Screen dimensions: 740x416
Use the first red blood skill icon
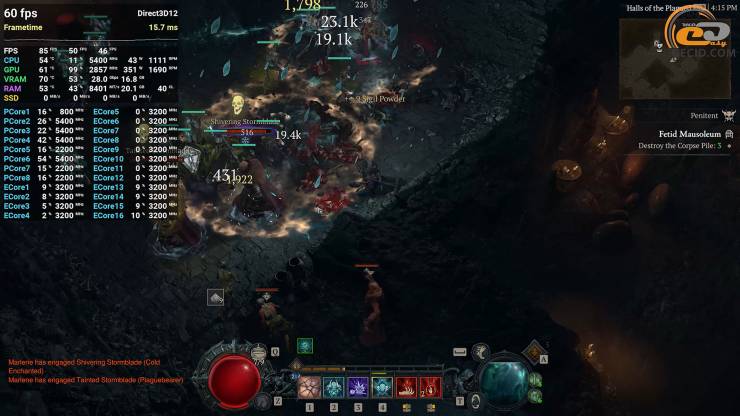(406, 387)
